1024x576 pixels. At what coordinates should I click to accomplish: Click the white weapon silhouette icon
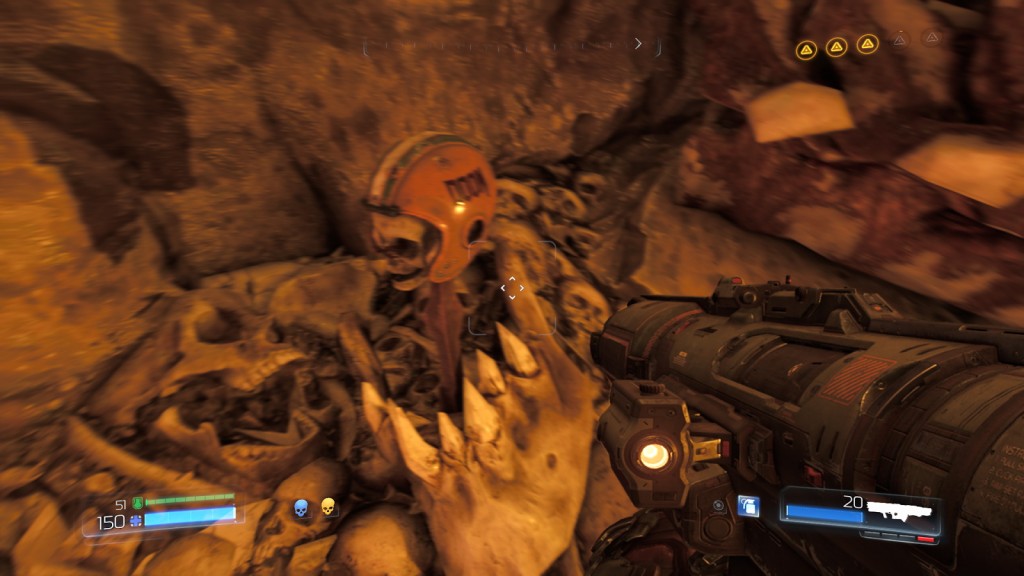tap(899, 509)
